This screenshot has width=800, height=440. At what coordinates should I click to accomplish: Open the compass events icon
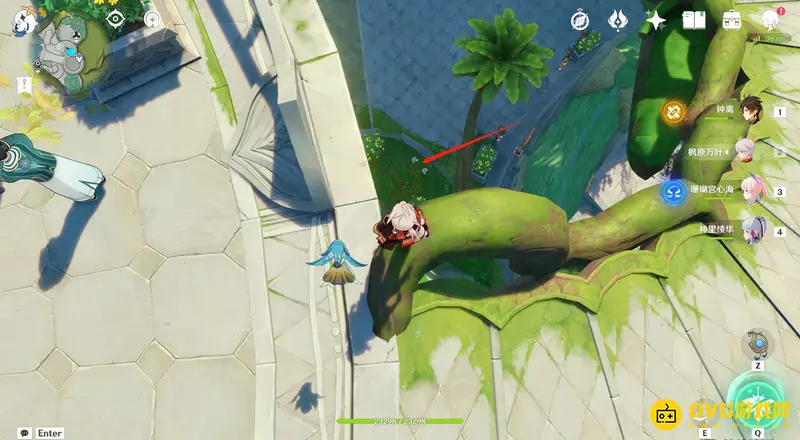point(581,20)
